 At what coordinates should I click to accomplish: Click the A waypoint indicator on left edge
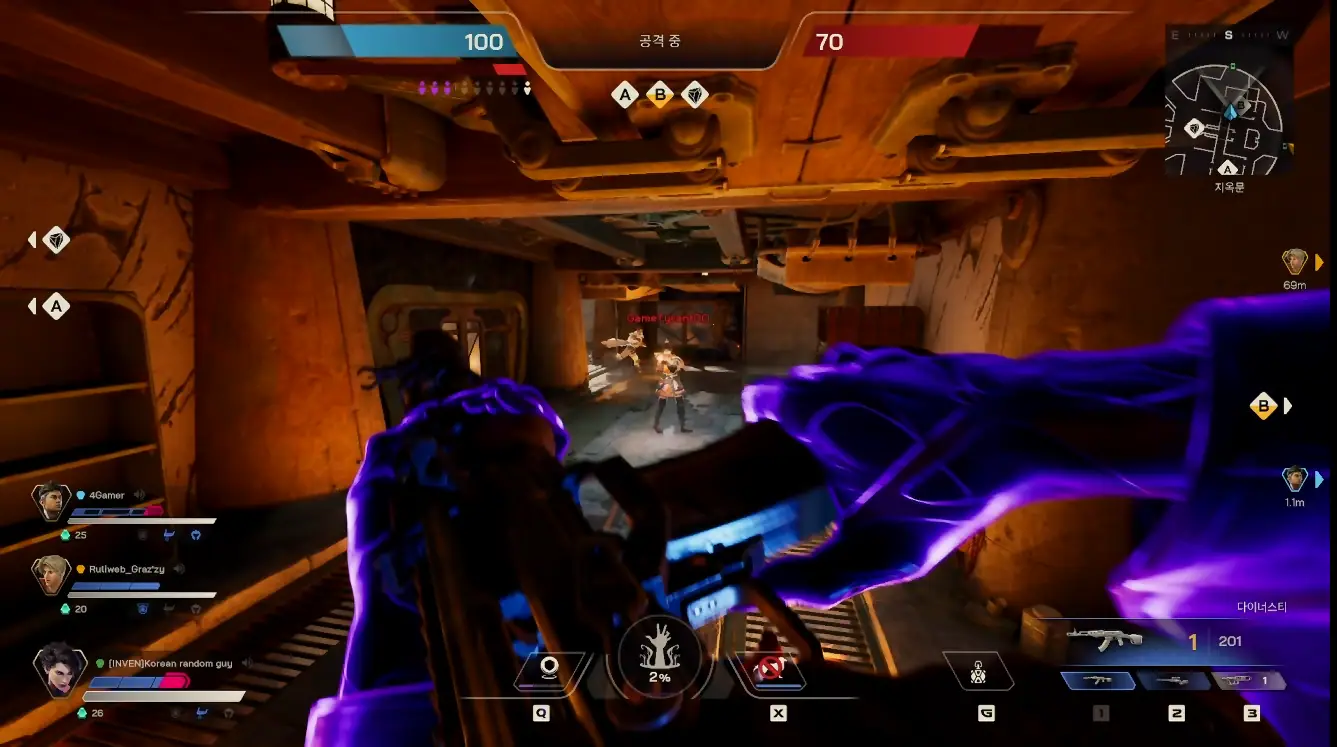pos(56,306)
